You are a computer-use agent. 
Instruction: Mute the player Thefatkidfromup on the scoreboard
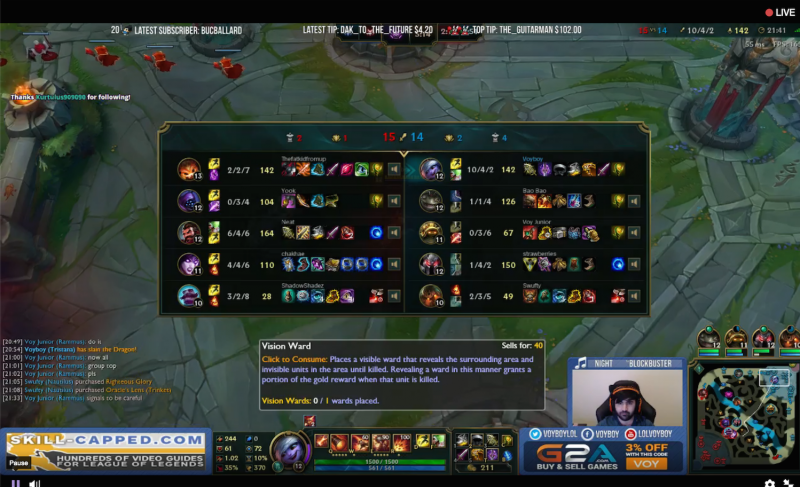pyautogui.click(x=392, y=169)
